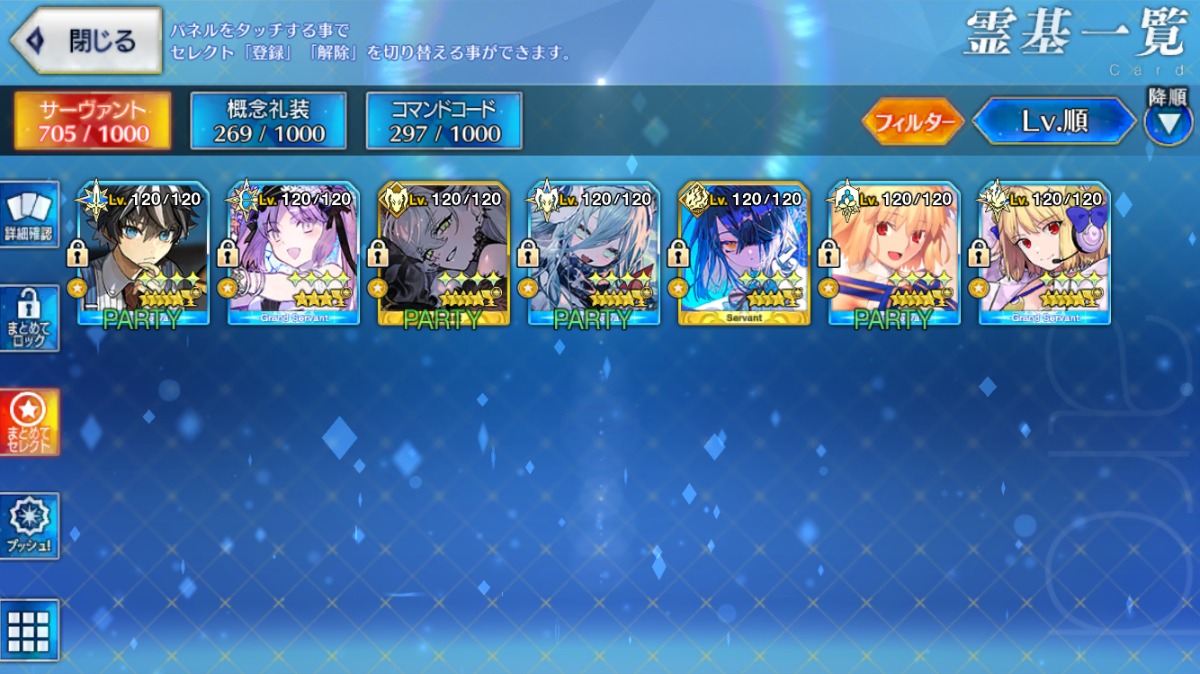The width and height of the screenshot is (1200, 674).
Task: Activate まとめてロック bulk lock
Action: click(30, 318)
